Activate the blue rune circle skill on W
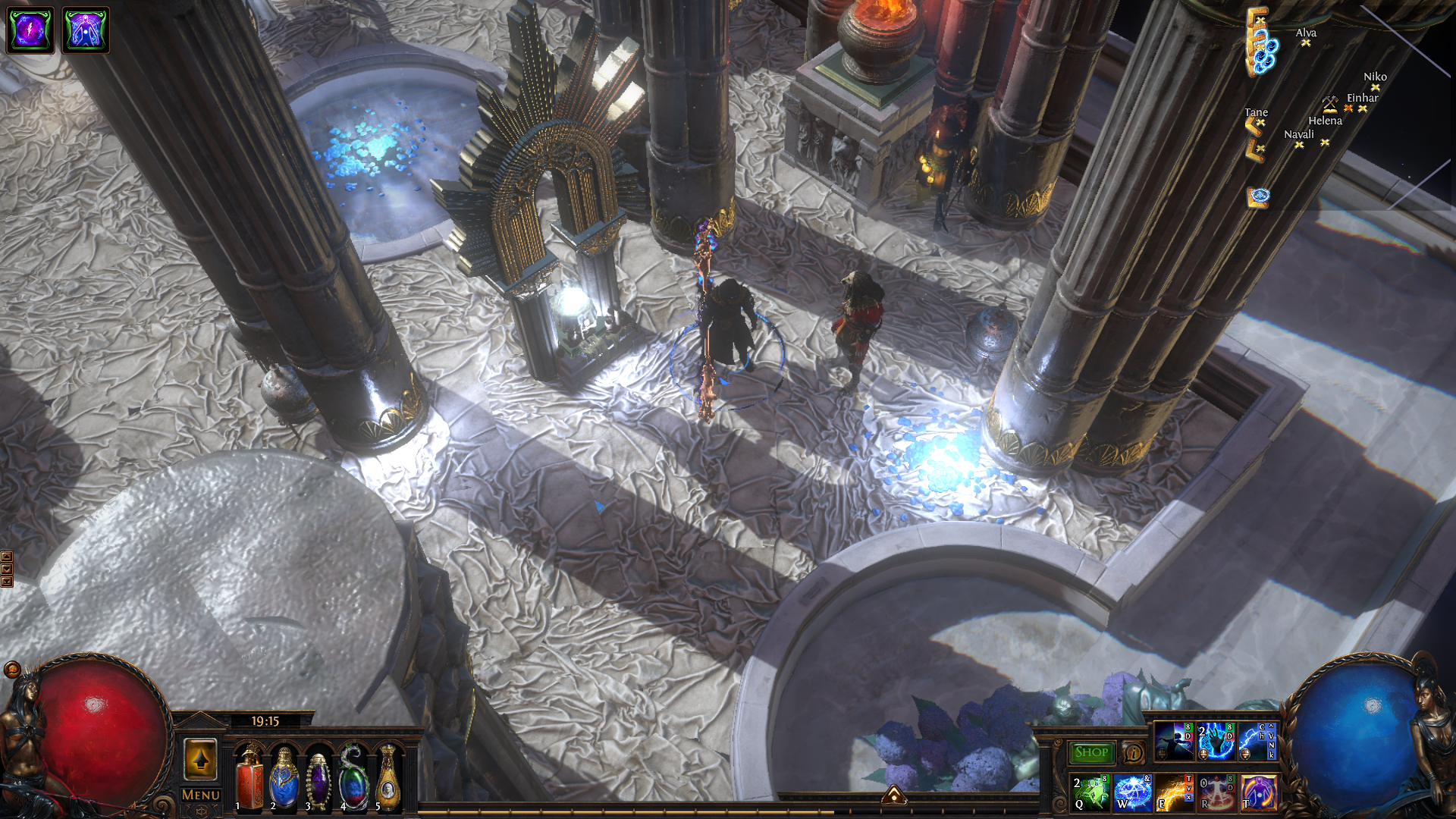The width and height of the screenshot is (1456, 819). (x=1132, y=792)
